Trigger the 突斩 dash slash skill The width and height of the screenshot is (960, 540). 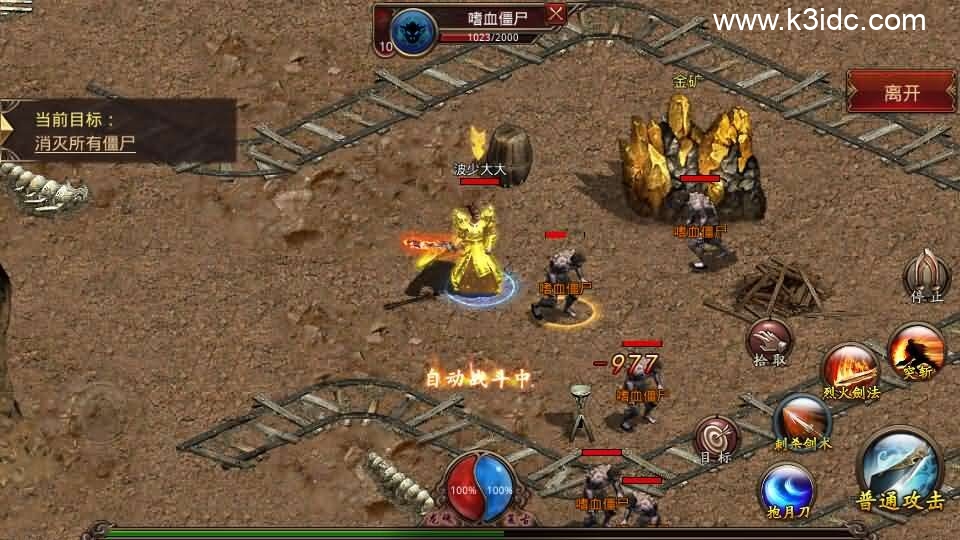click(x=916, y=351)
